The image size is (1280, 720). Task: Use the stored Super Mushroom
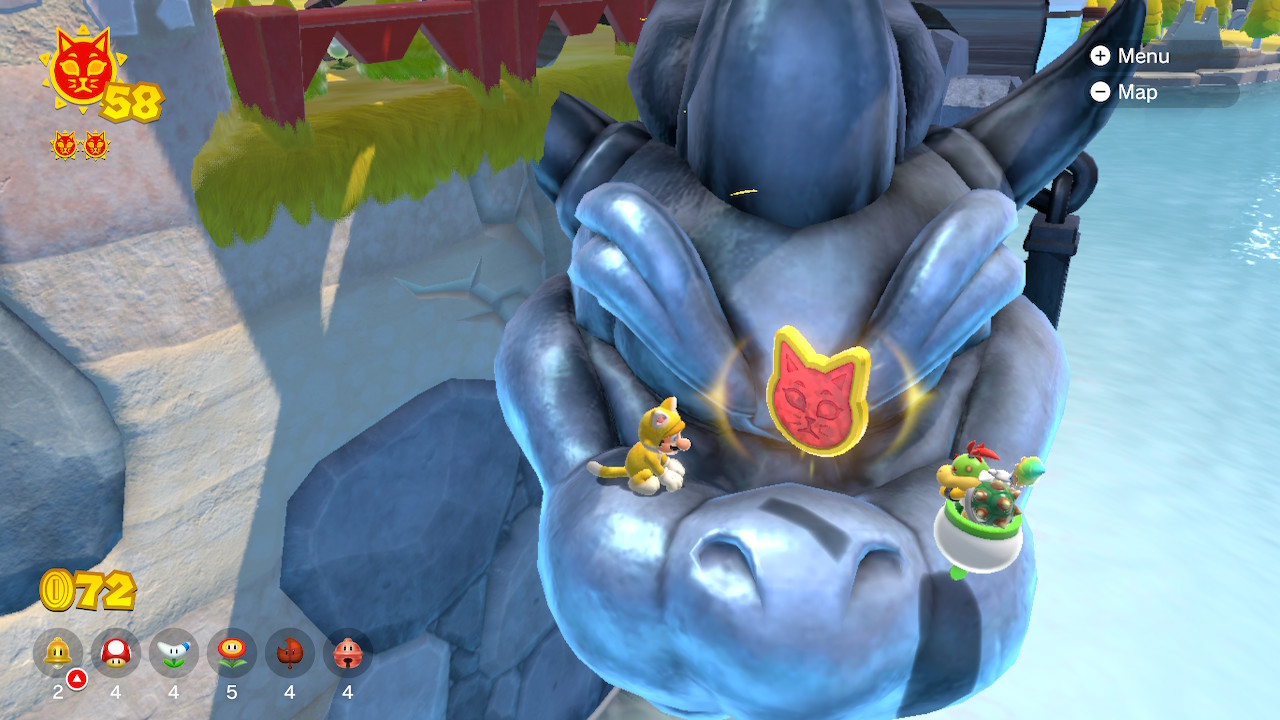coord(116,654)
